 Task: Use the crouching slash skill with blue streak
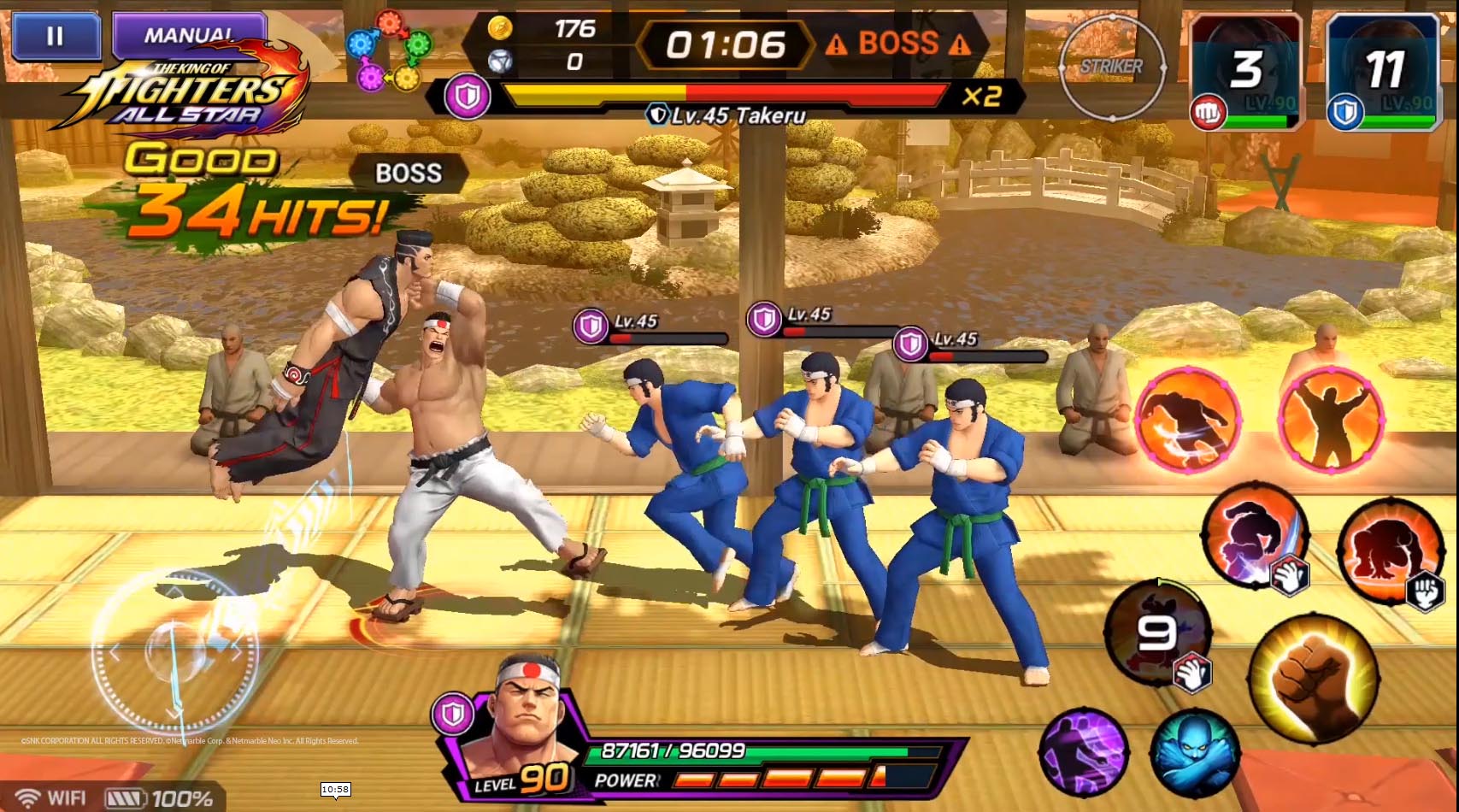pos(1255,534)
